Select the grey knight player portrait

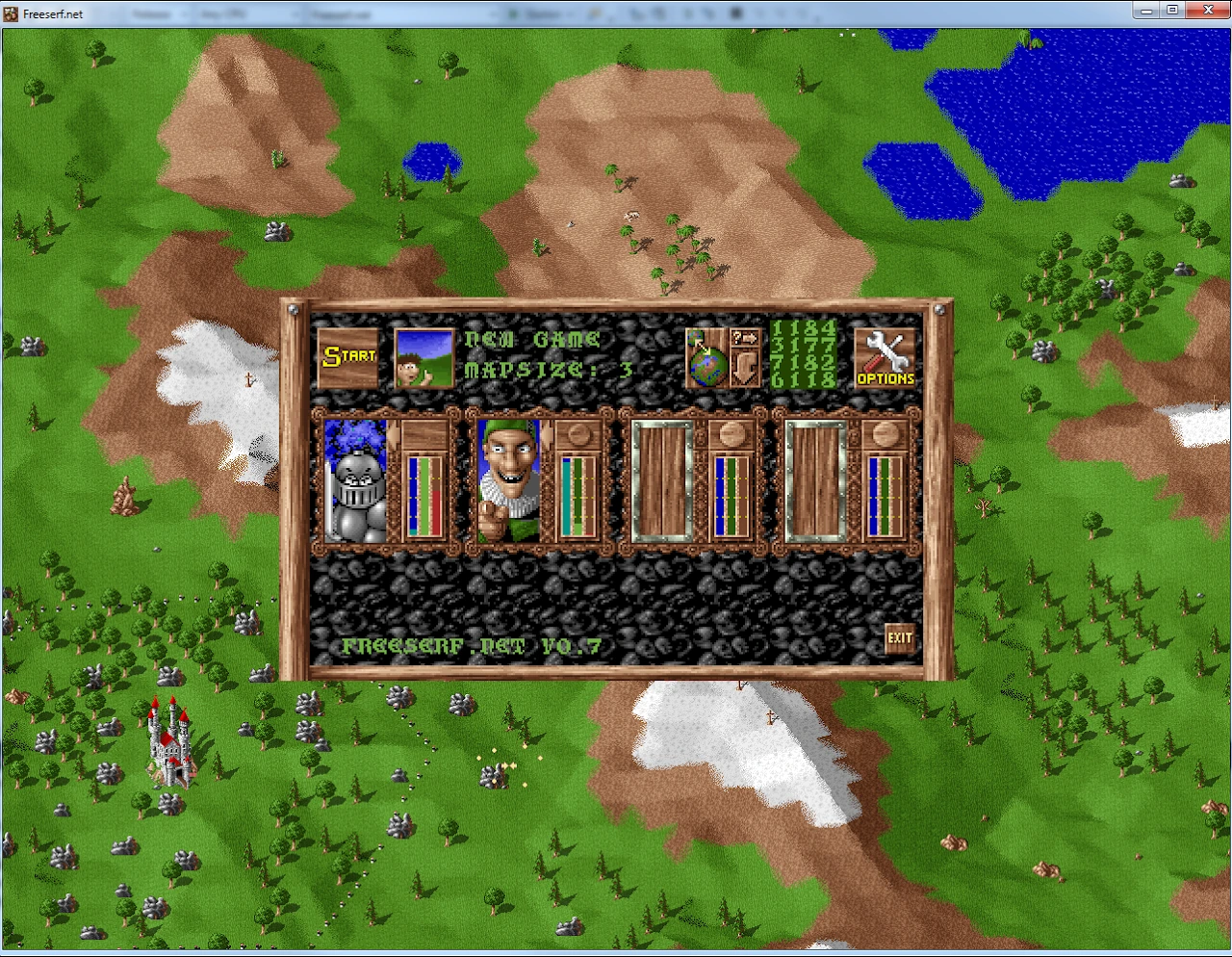356,481
